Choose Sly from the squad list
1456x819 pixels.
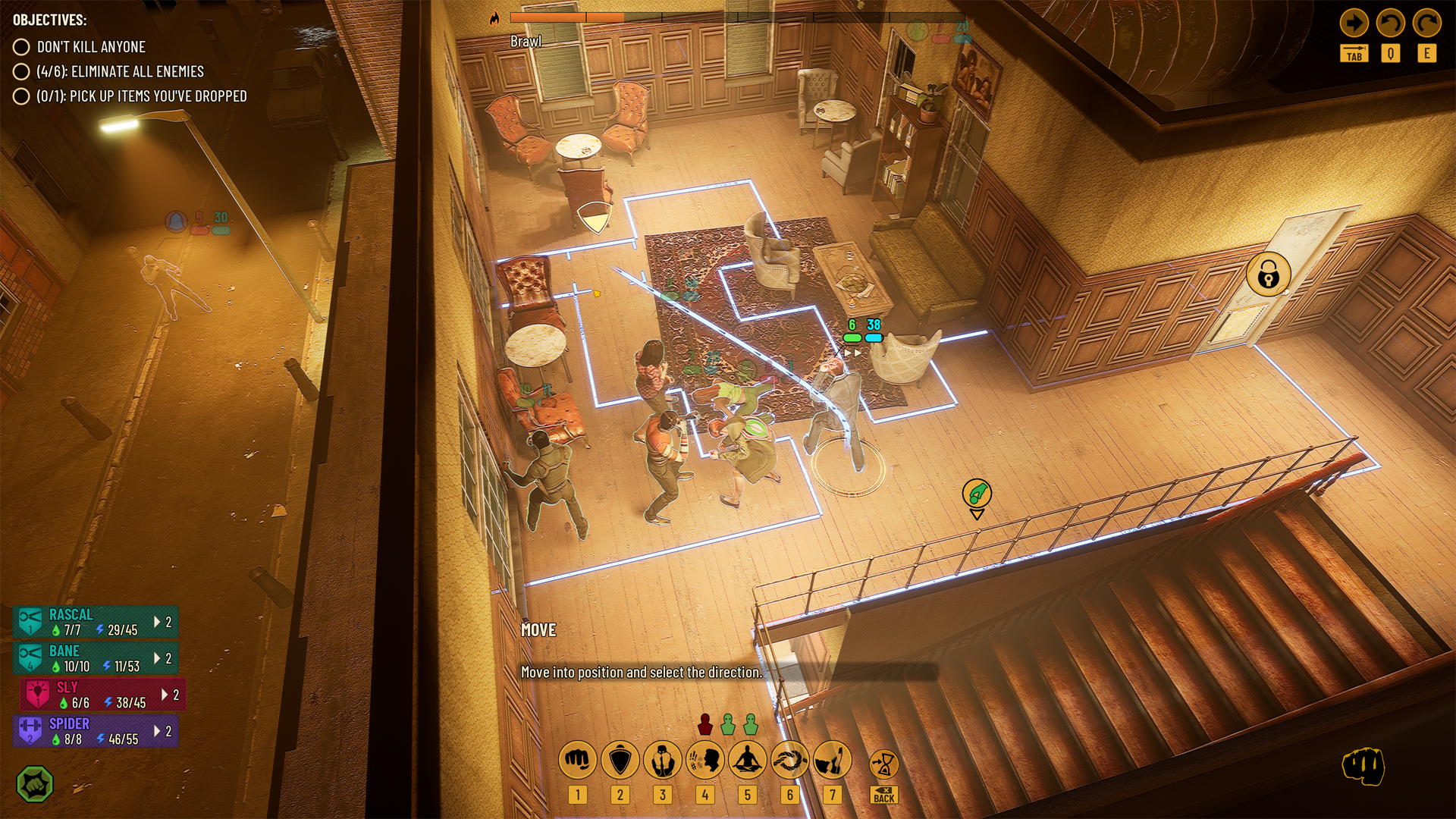pyautogui.click(x=103, y=695)
